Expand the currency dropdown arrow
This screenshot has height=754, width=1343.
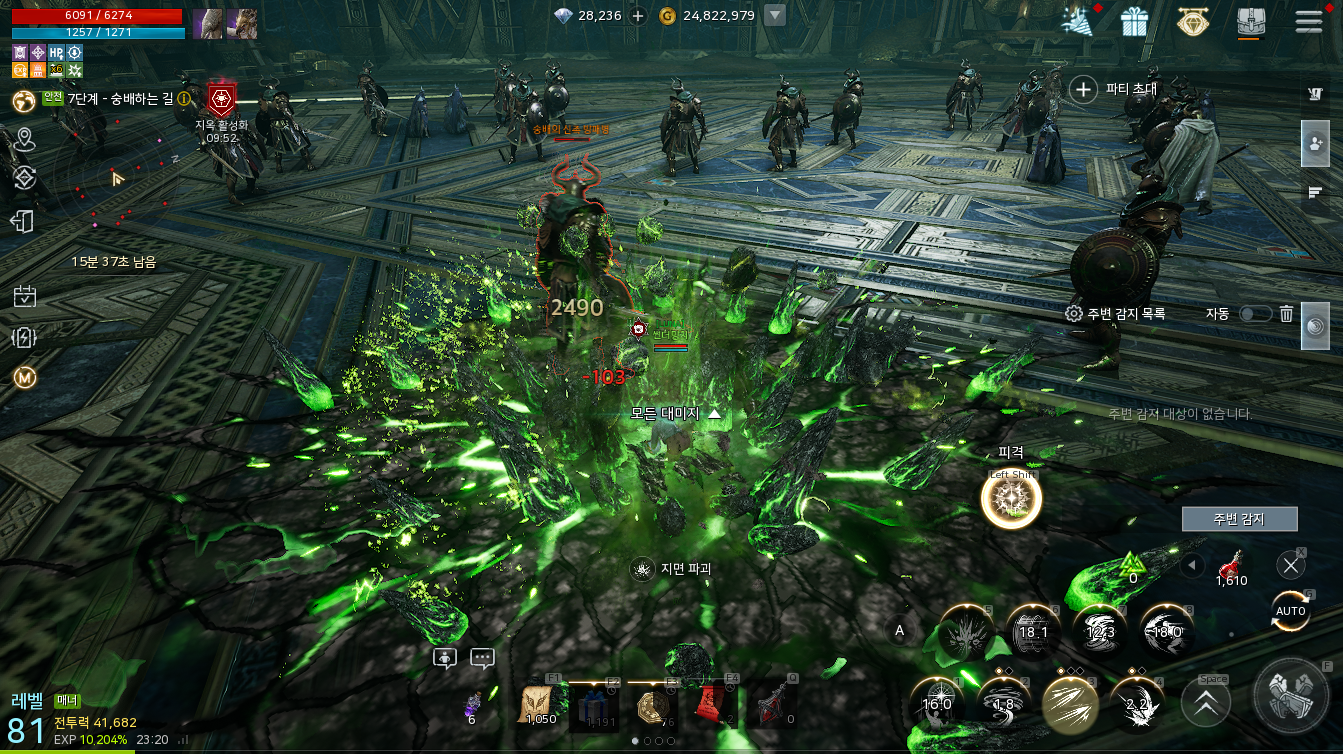(x=774, y=16)
